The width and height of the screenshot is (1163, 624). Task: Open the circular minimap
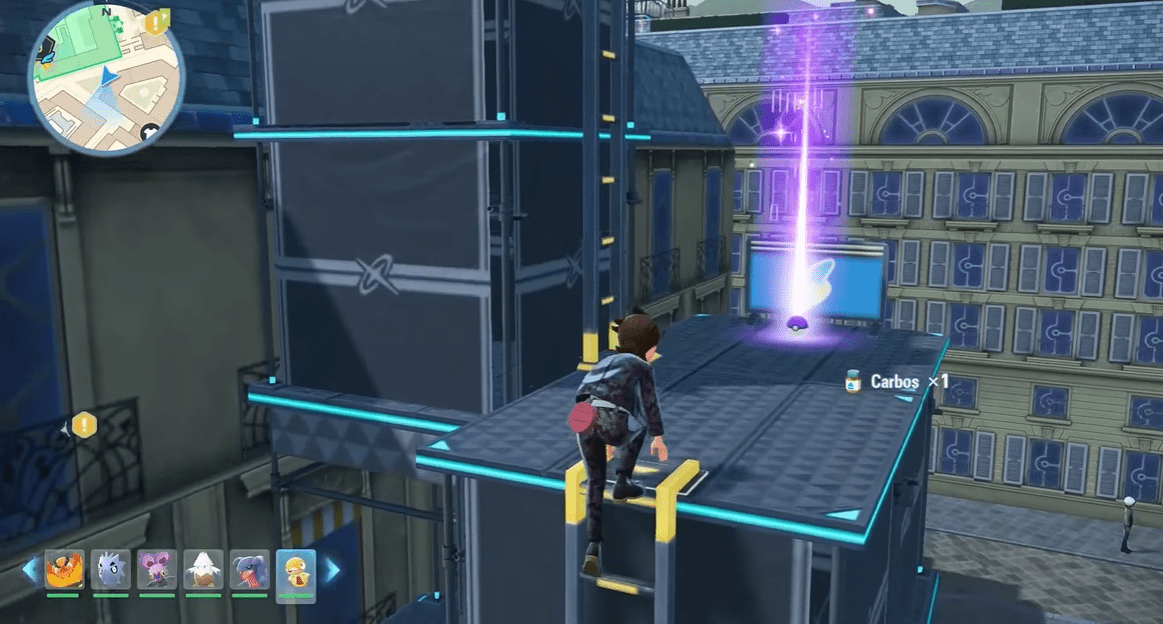[106, 77]
